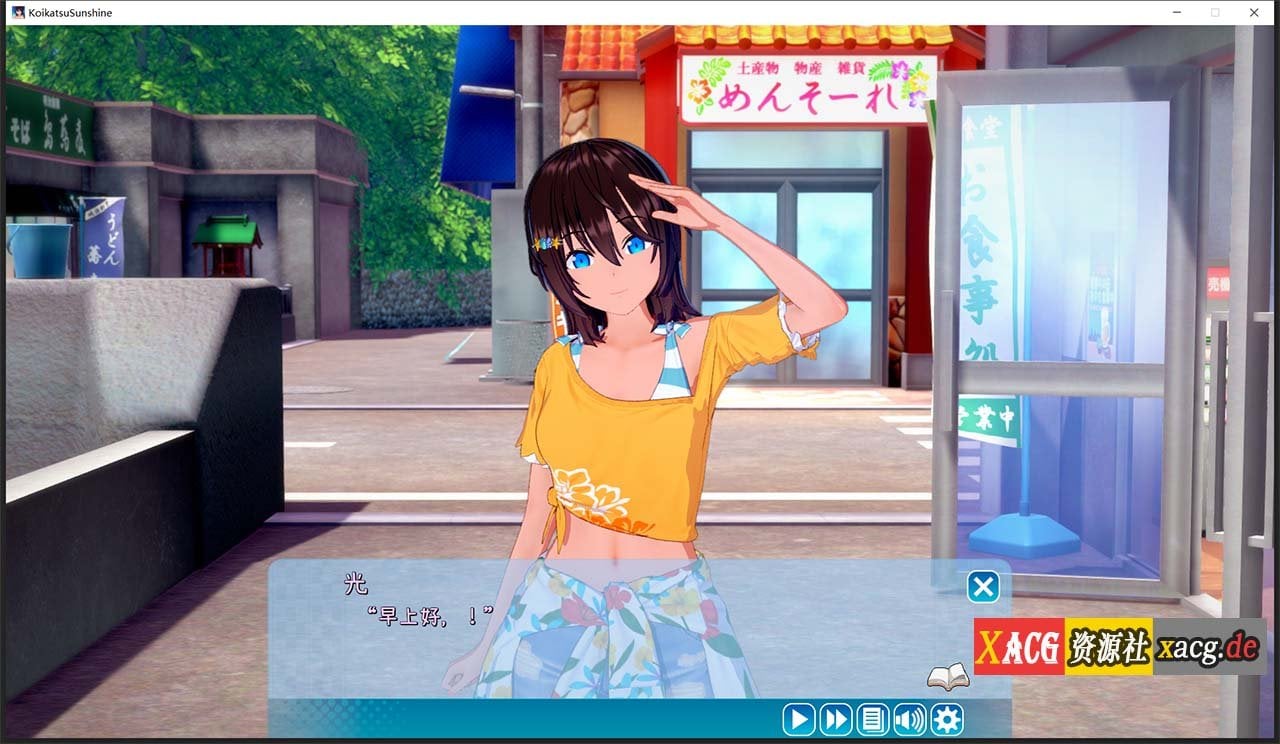Viewport: 1280px width, 744px height.
Task: Open the message backlog icon
Action: pos(872,719)
